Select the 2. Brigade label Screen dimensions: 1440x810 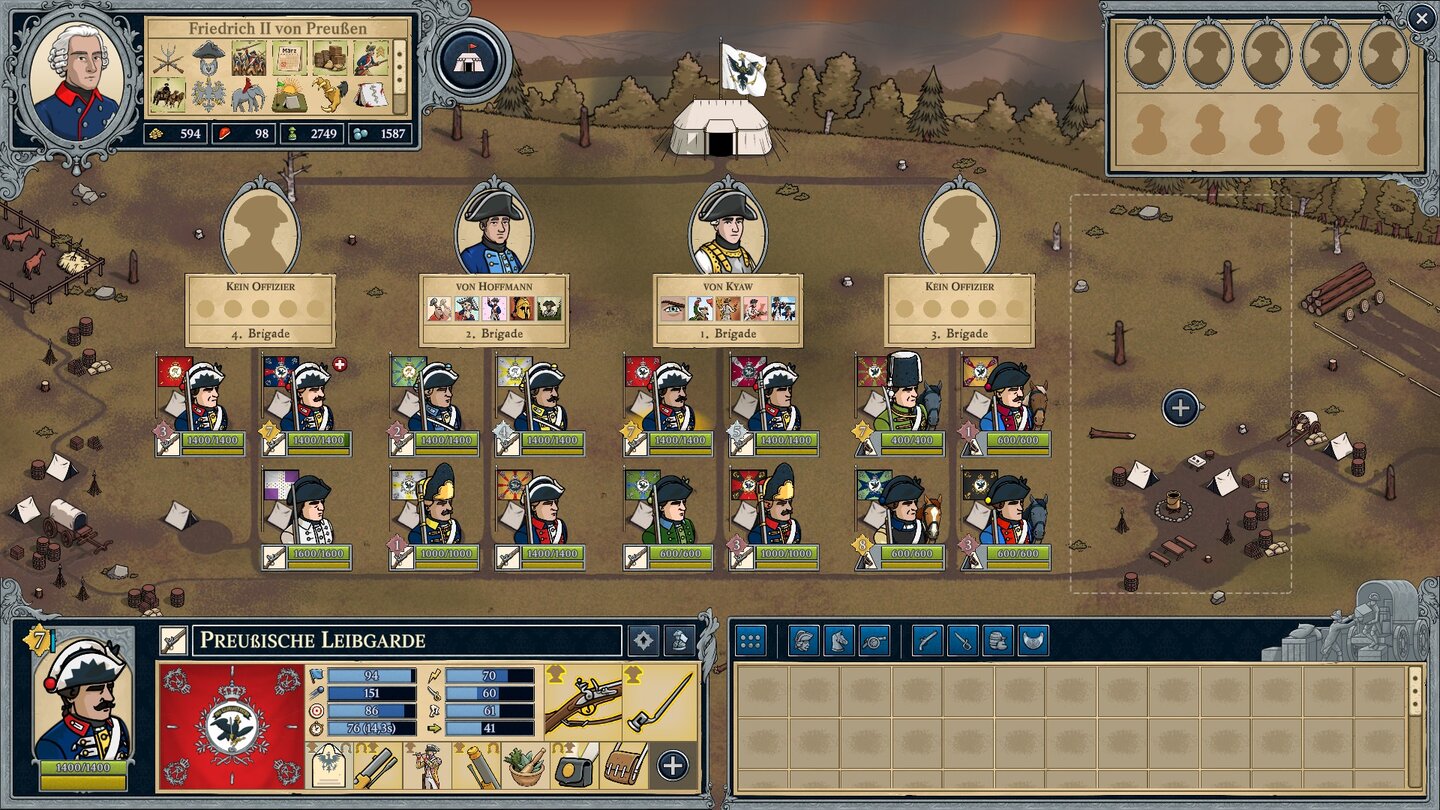(x=496, y=334)
